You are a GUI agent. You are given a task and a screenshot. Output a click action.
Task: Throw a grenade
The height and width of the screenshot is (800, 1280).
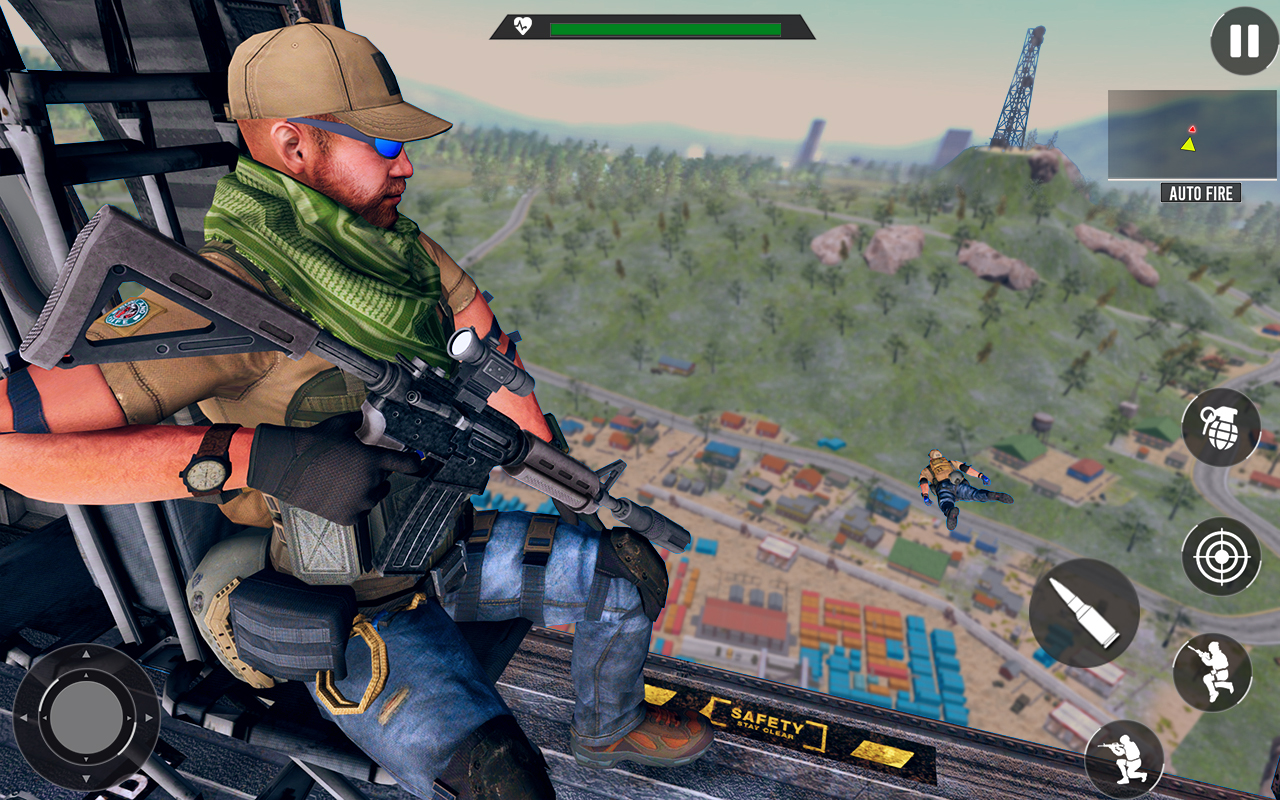click(1220, 427)
